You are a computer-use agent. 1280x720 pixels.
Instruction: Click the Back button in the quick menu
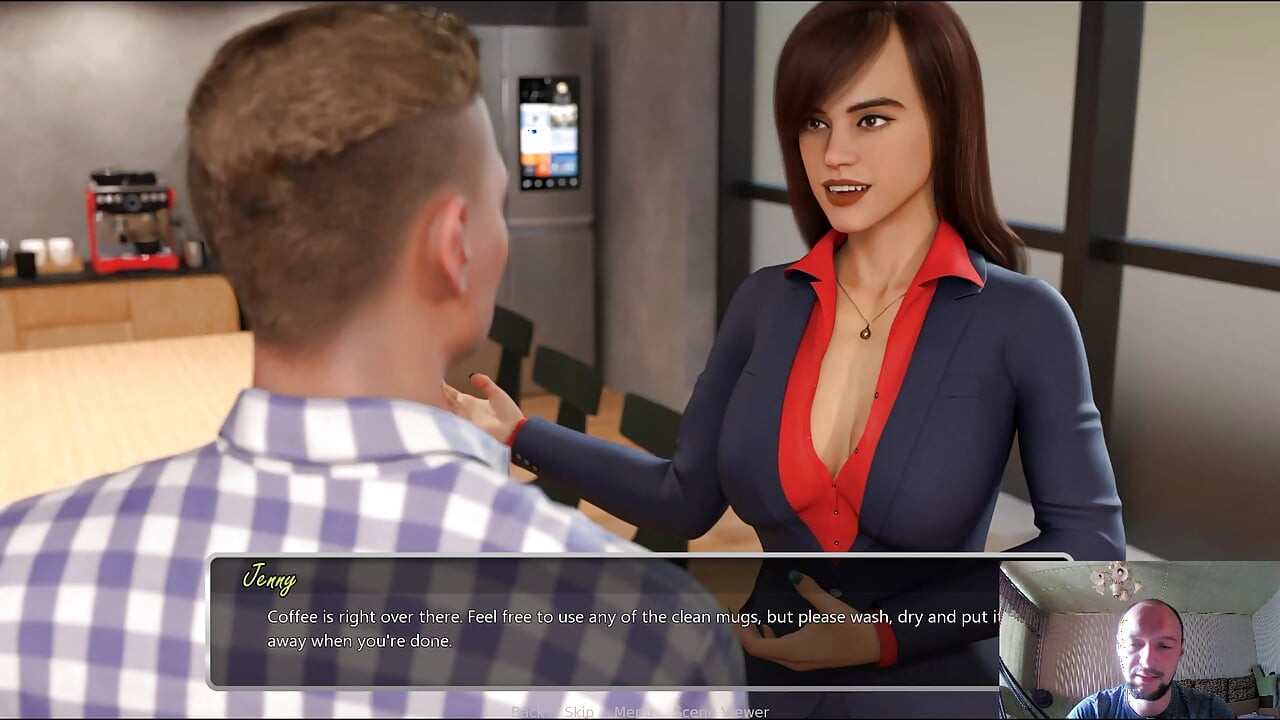coord(527,712)
